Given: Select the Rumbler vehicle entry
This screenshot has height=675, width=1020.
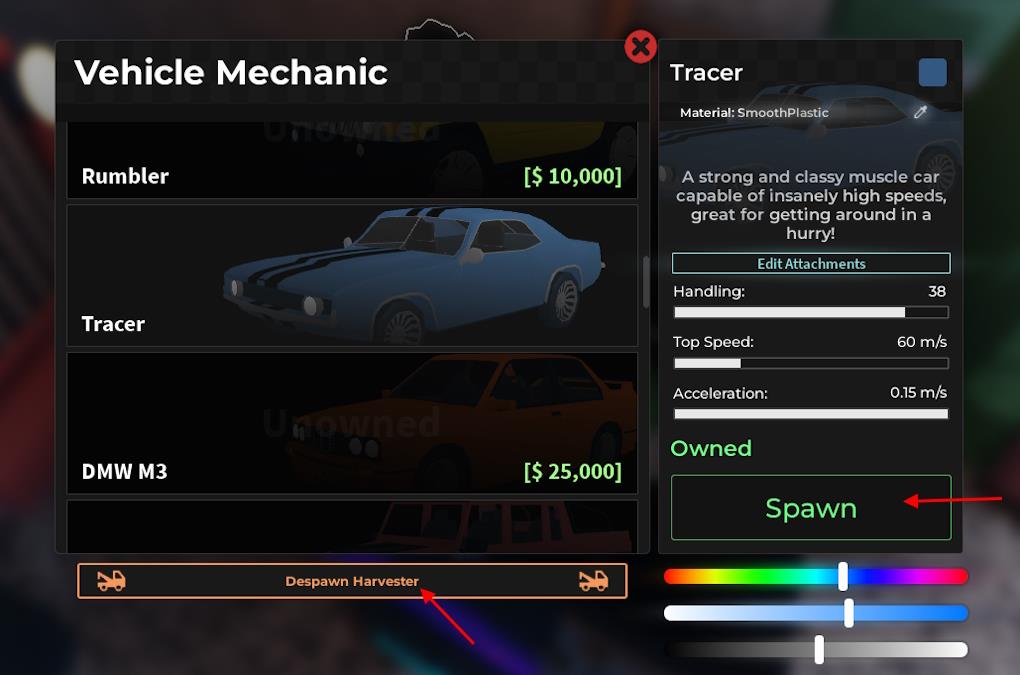Looking at the screenshot, I should [351, 162].
